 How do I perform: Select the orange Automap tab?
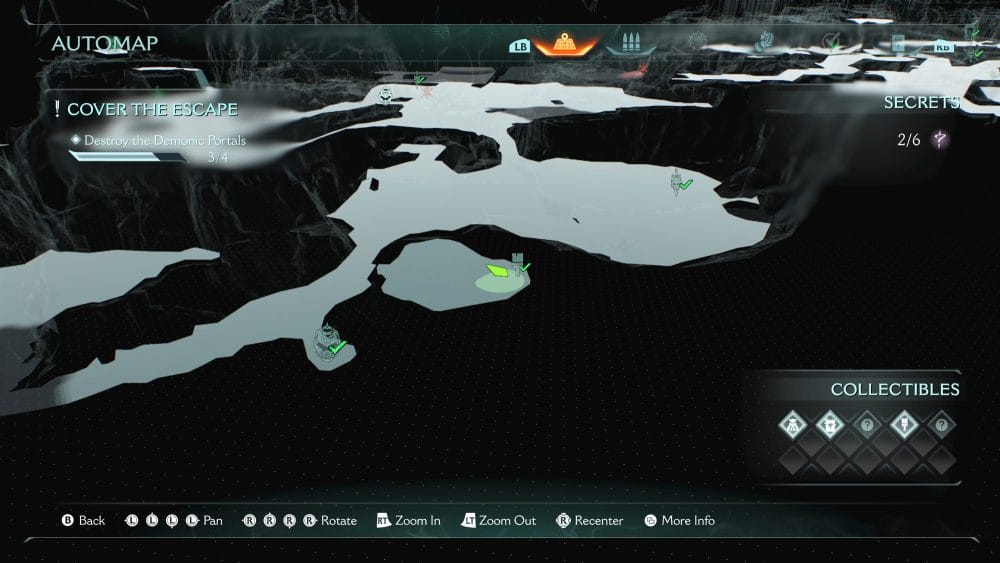[x=565, y=44]
